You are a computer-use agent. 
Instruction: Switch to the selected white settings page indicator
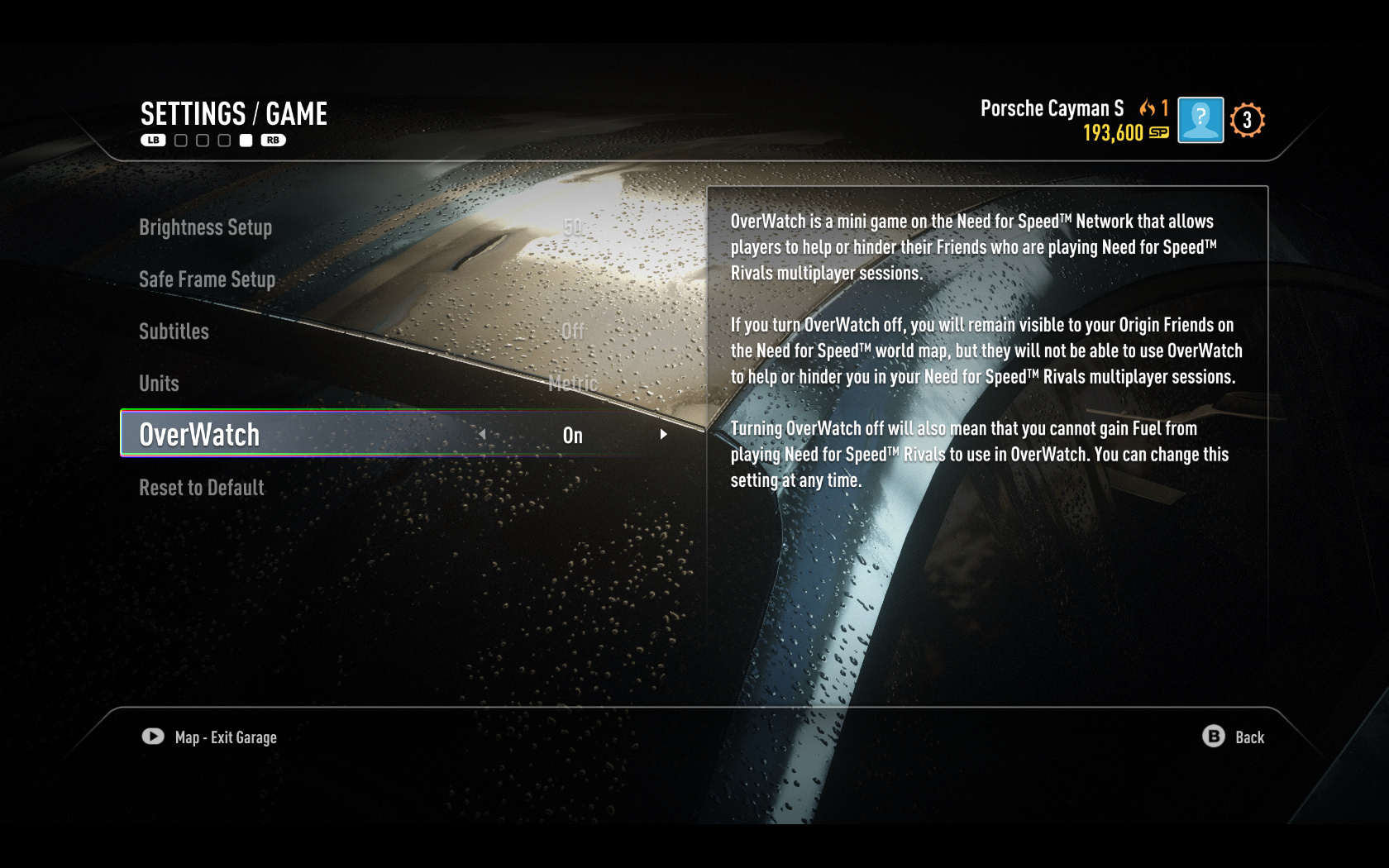pos(246,141)
